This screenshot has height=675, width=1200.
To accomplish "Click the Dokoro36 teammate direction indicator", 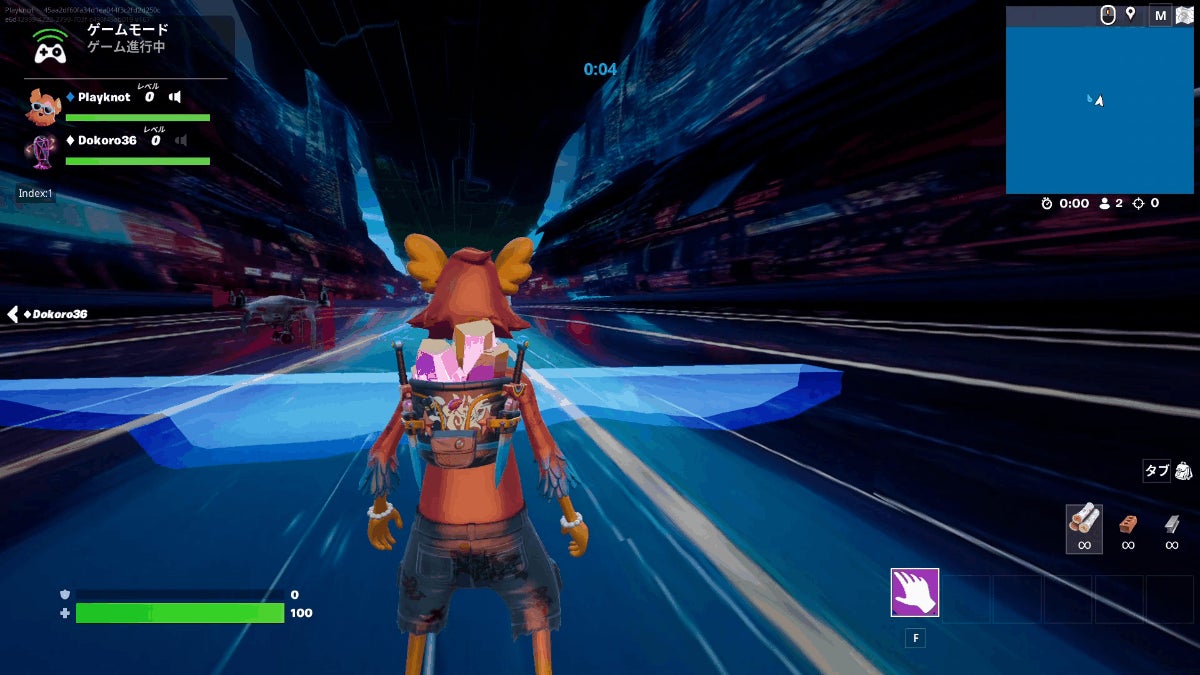I will coord(48,314).
